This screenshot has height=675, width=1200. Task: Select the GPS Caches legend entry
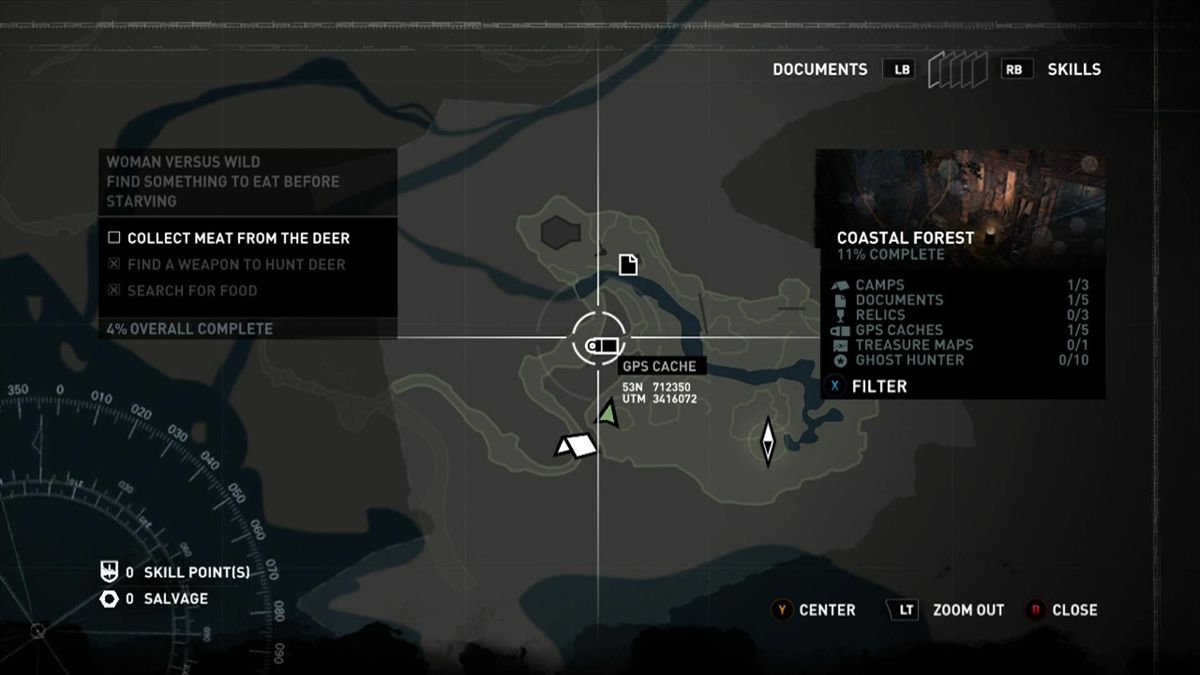(898, 330)
